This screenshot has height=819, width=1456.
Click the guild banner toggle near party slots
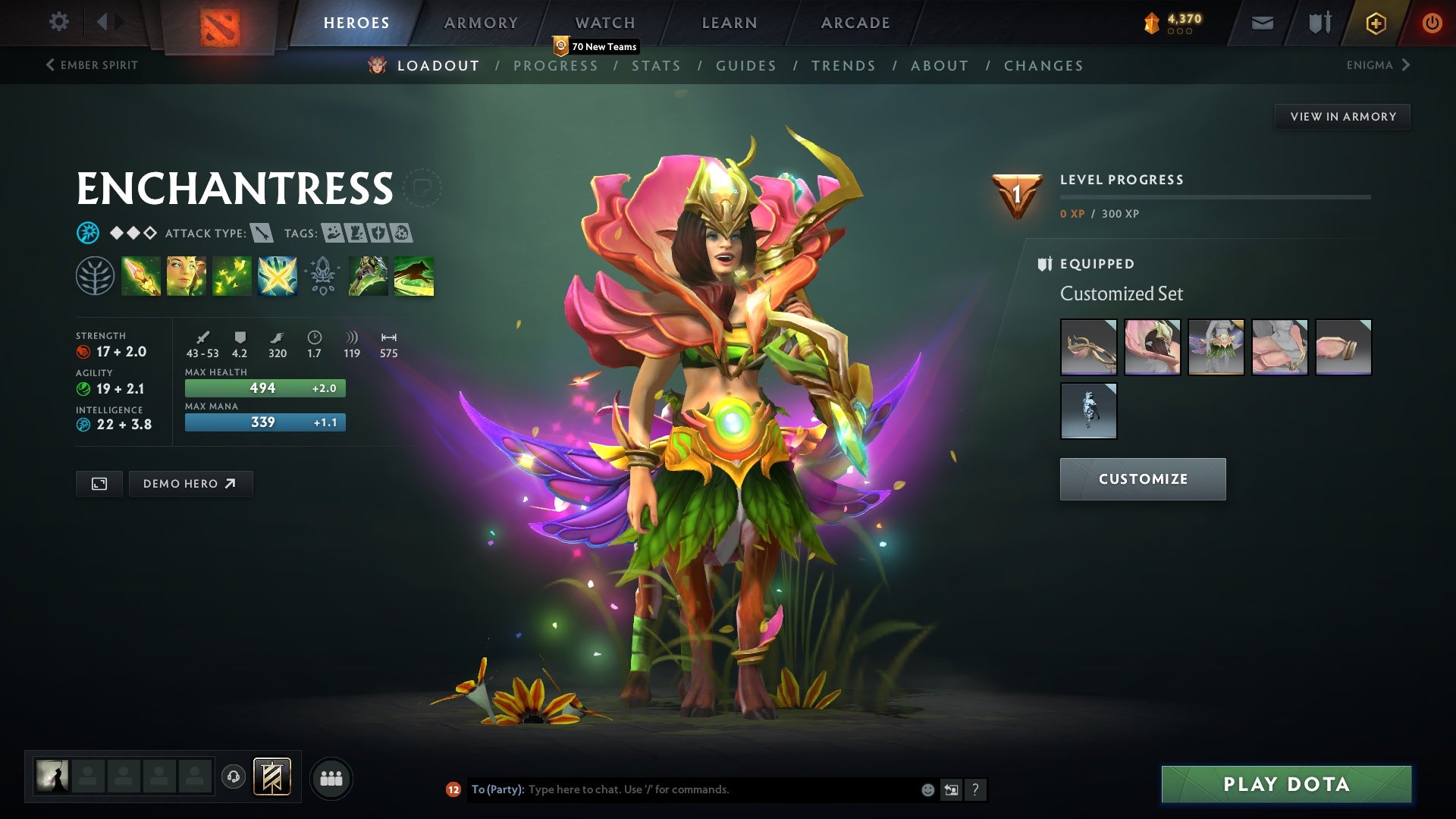tap(273, 777)
